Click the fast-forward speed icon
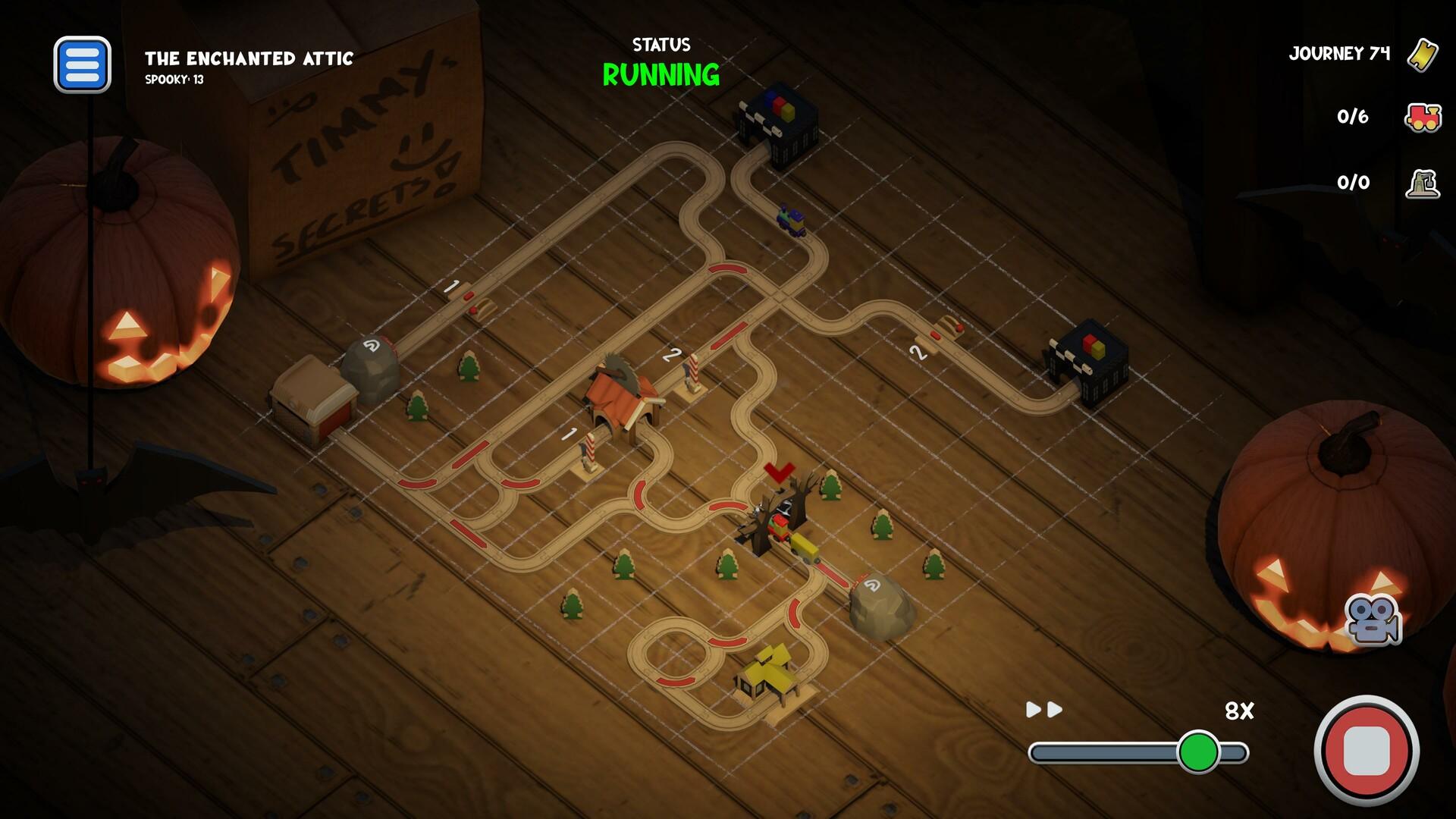Screen dimensions: 1456x819 click(x=1043, y=711)
